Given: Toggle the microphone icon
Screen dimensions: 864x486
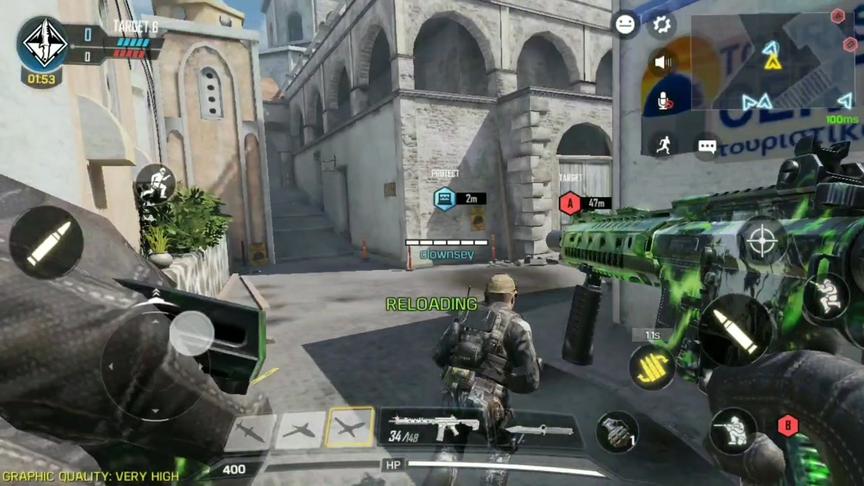Looking at the screenshot, I should 660,99.
